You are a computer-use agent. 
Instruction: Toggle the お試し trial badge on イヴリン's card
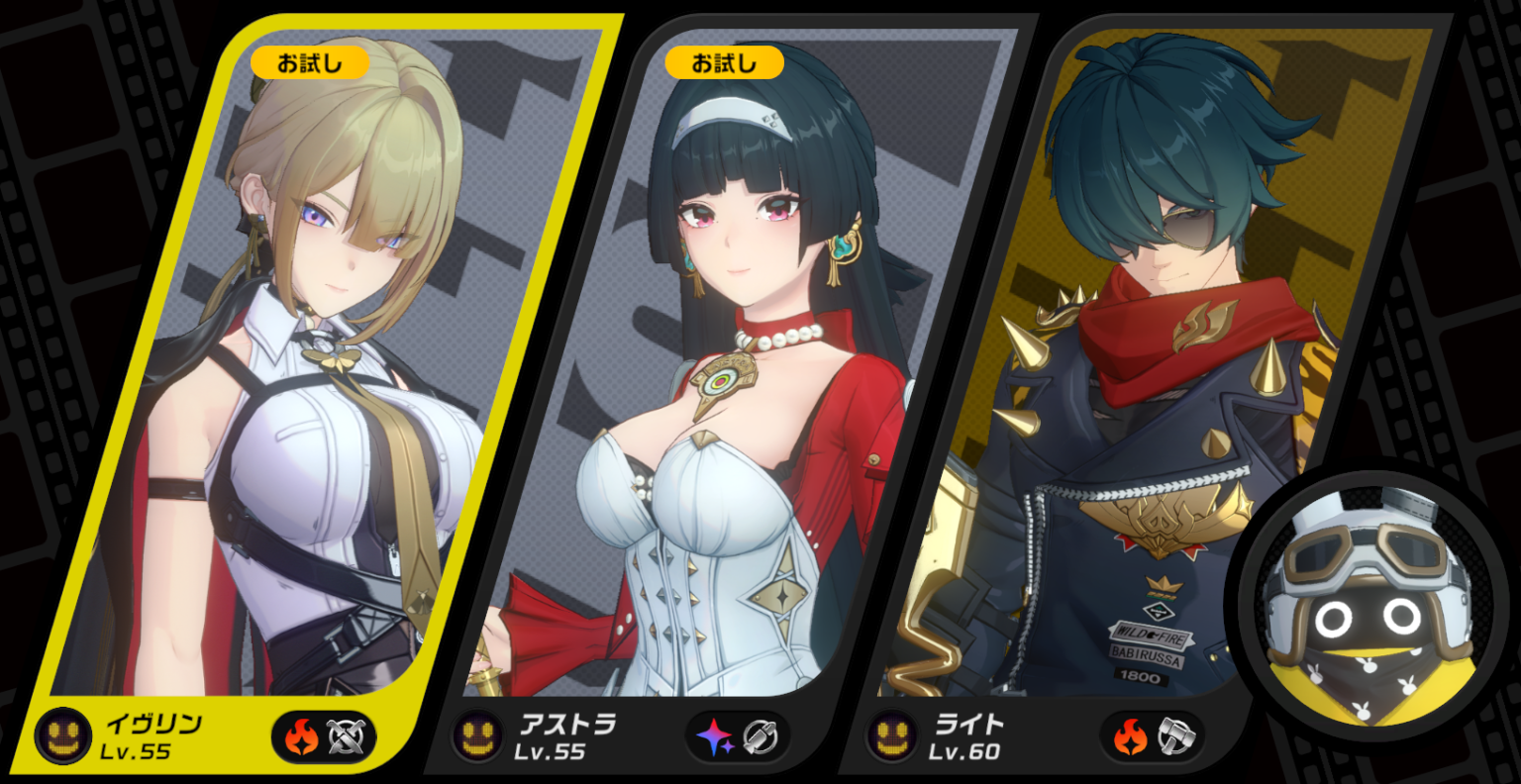click(308, 61)
